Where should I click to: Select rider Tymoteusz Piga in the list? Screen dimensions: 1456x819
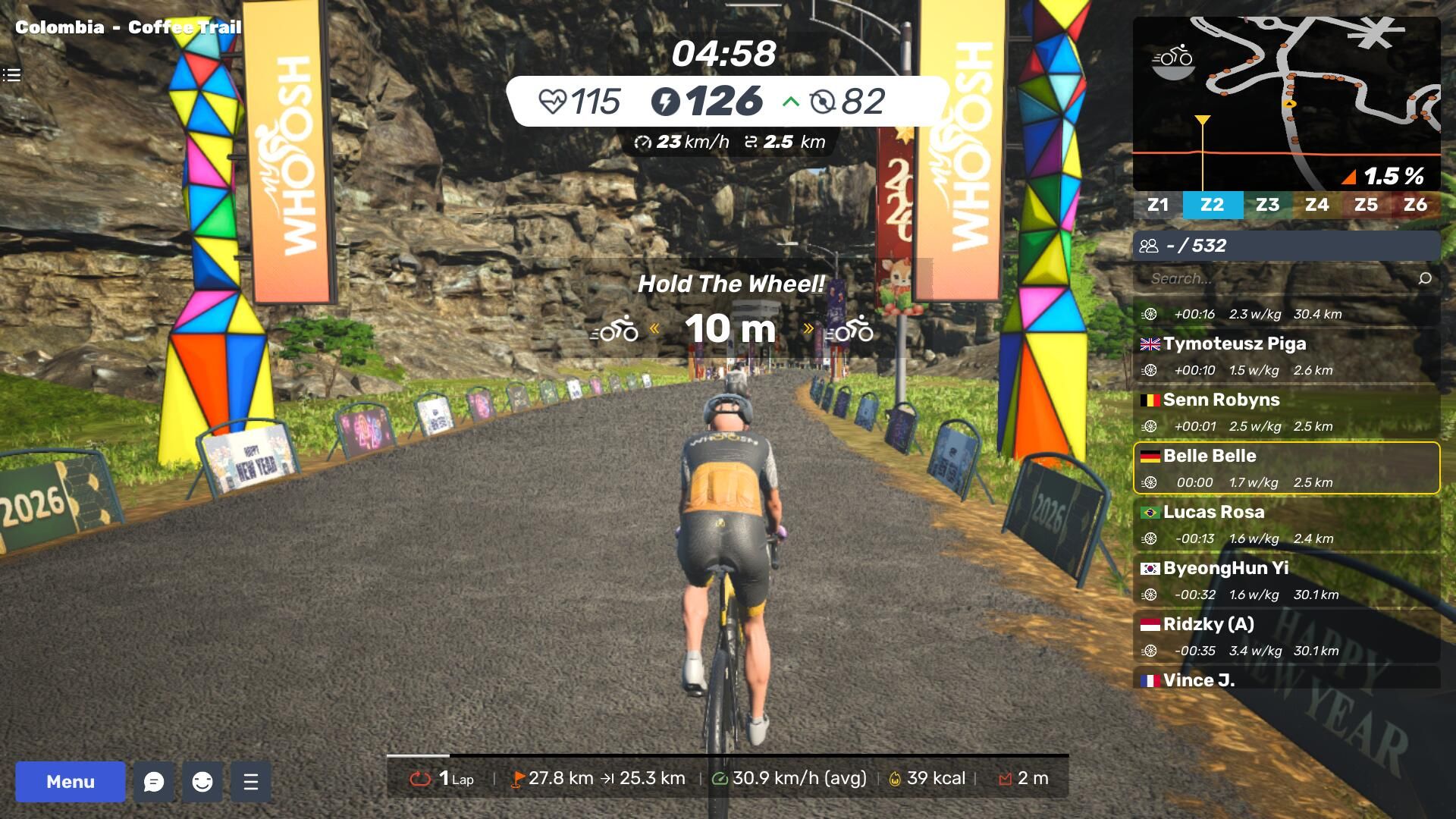click(x=1286, y=356)
